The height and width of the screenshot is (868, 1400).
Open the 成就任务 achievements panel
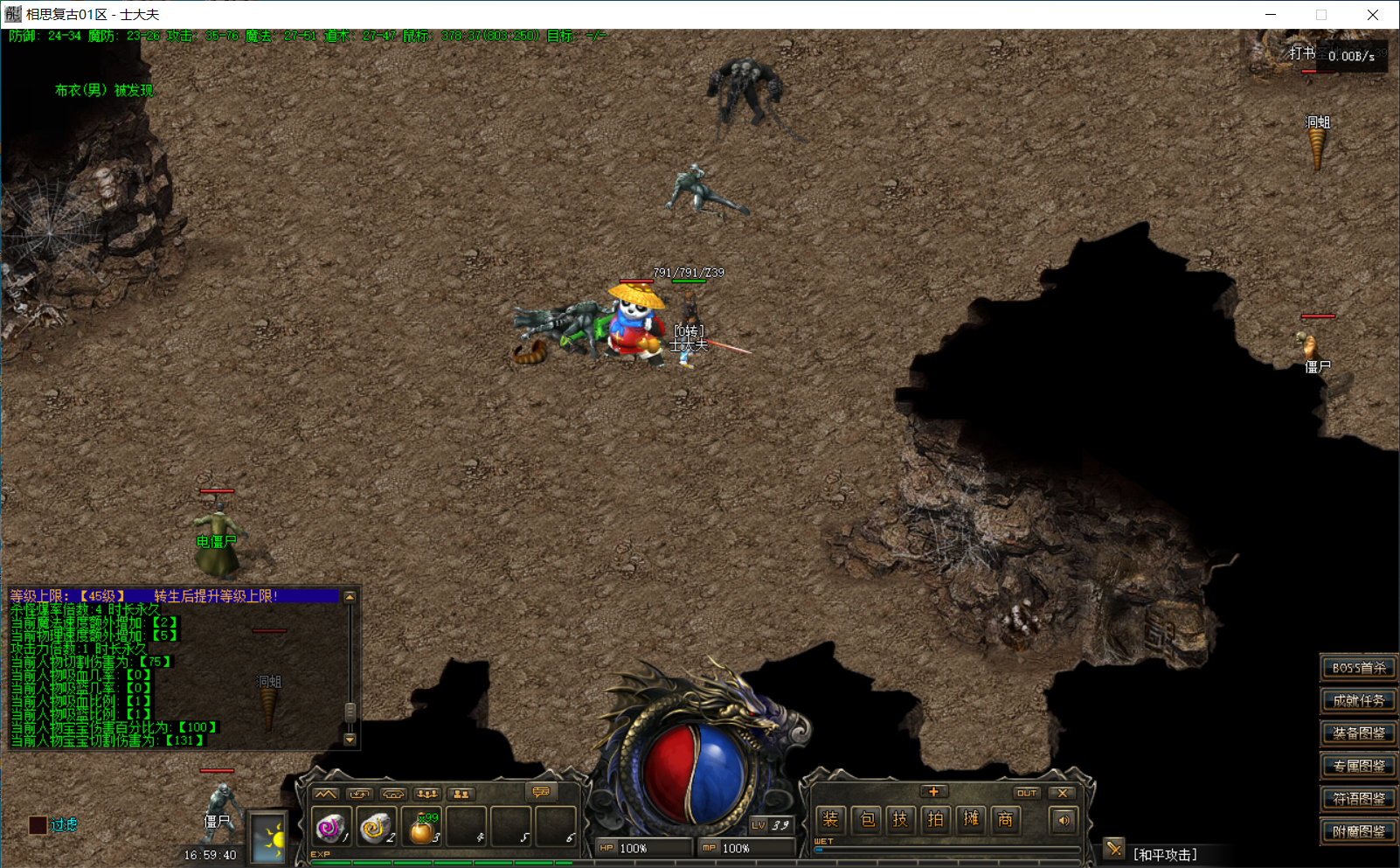(x=1357, y=700)
